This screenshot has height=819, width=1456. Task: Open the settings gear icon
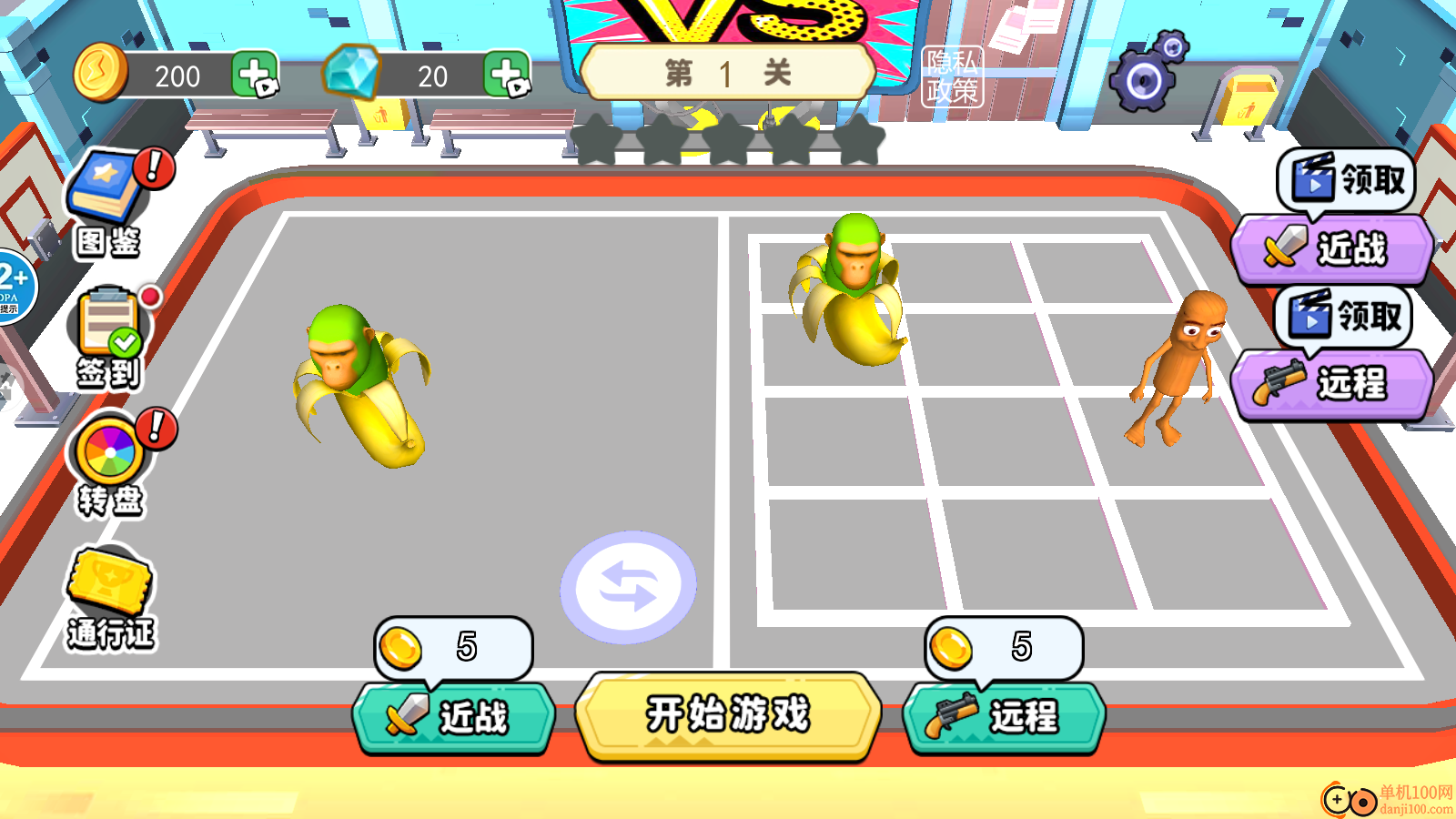tap(1143, 80)
